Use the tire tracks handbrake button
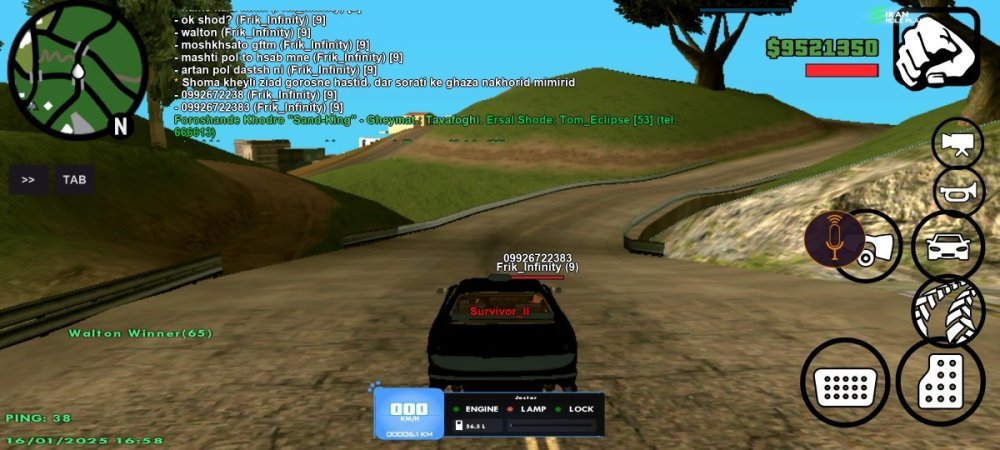This screenshot has height=450, width=1000. coord(948,311)
